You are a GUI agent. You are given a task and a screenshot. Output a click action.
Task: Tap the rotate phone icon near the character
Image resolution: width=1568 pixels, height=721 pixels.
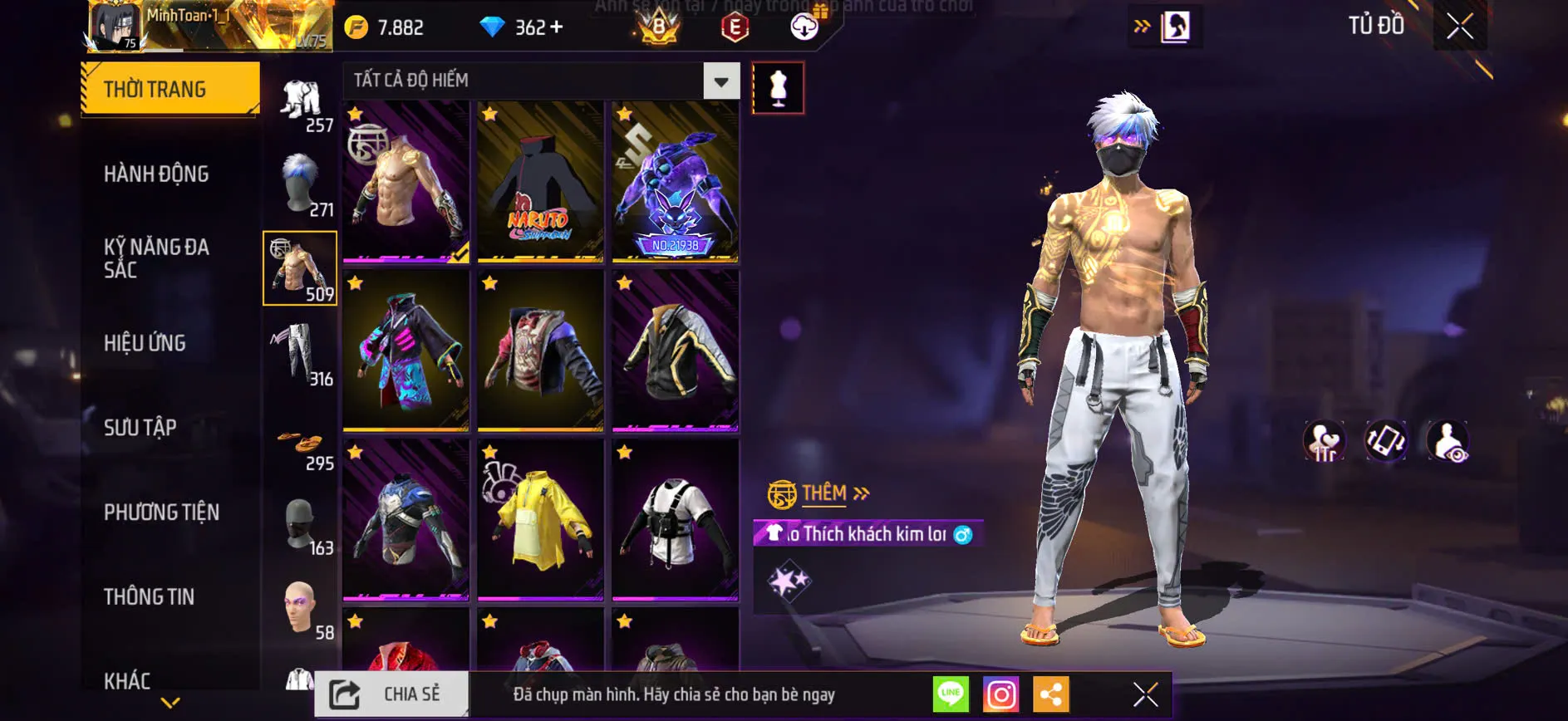[1386, 440]
